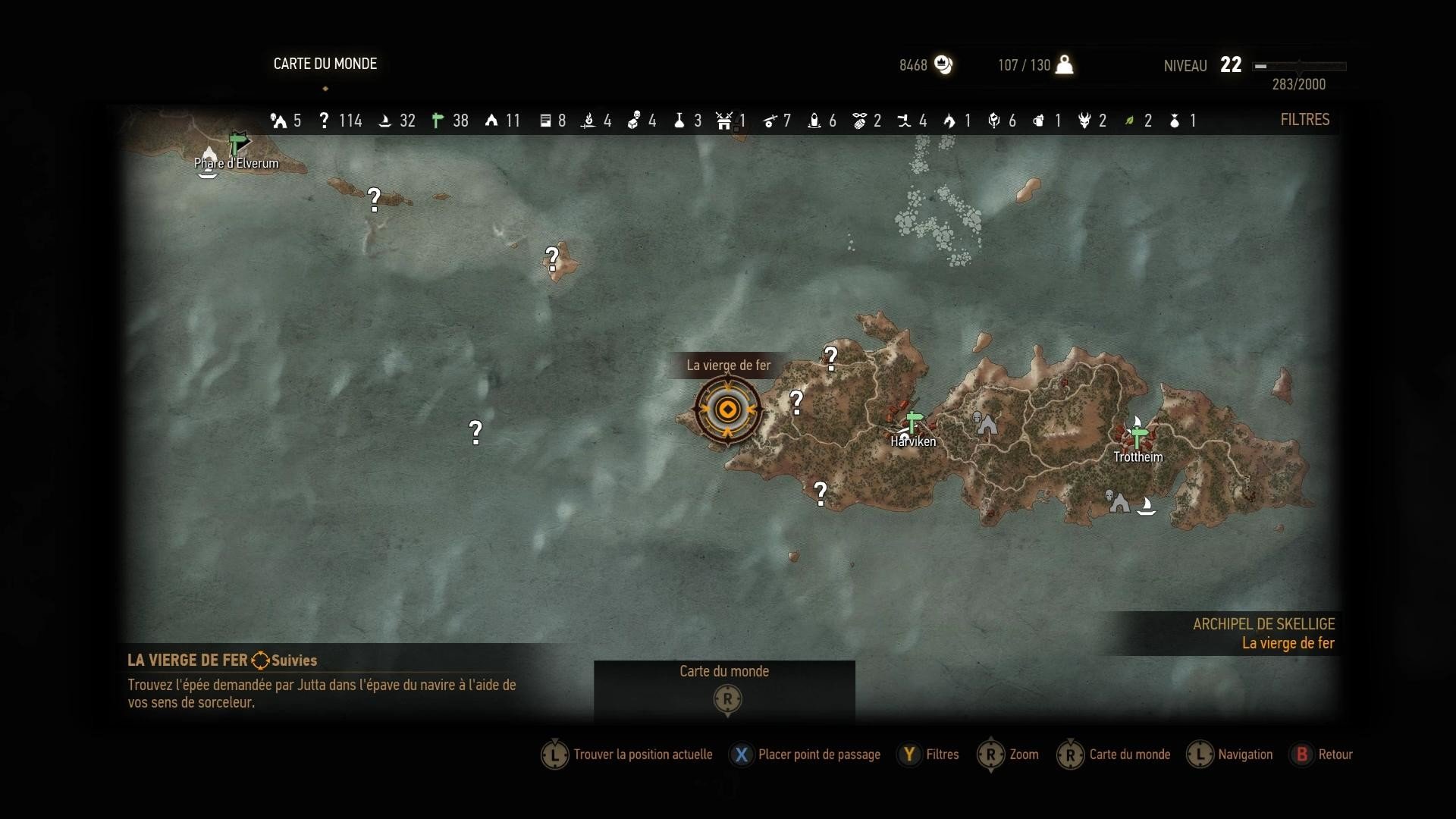Image resolution: width=1456 pixels, height=819 pixels.
Task: Toggle the harbor filter showing 32
Action: (x=385, y=120)
